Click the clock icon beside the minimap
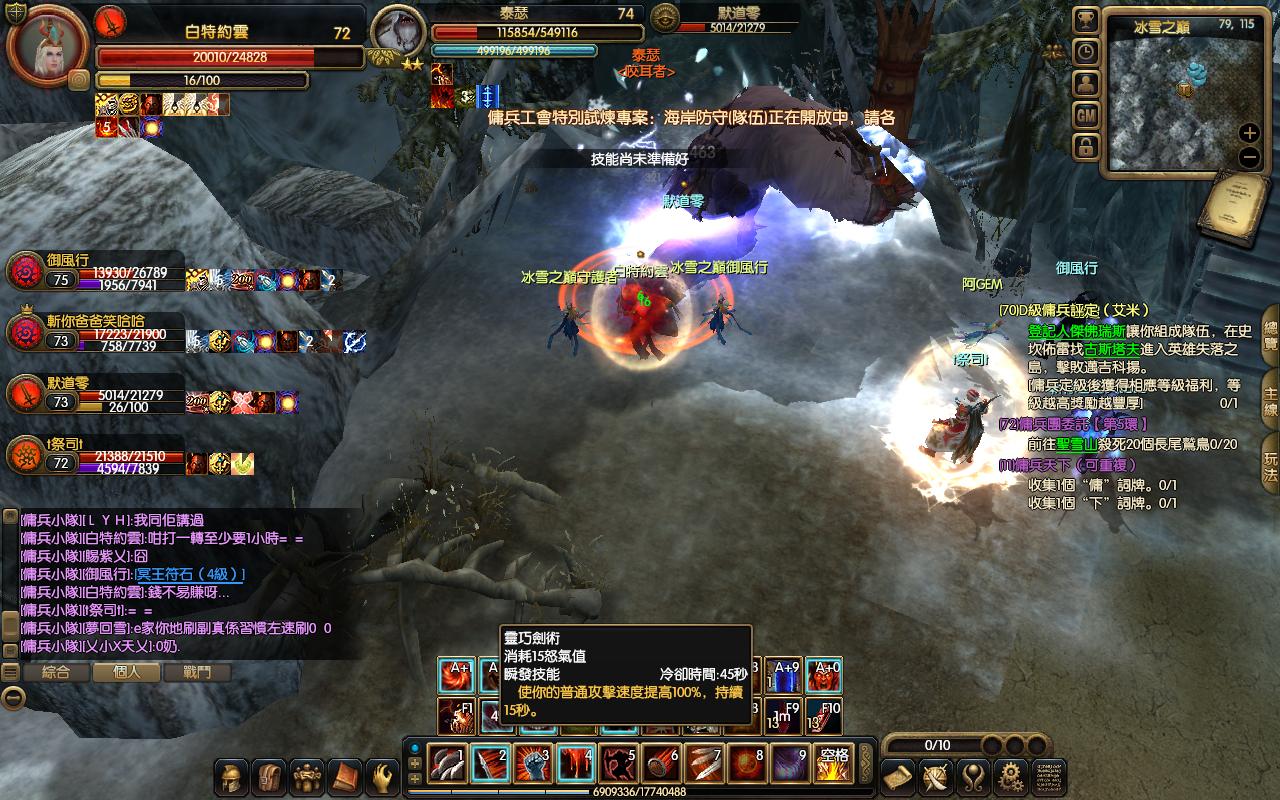The image size is (1280, 800). (x=1085, y=52)
